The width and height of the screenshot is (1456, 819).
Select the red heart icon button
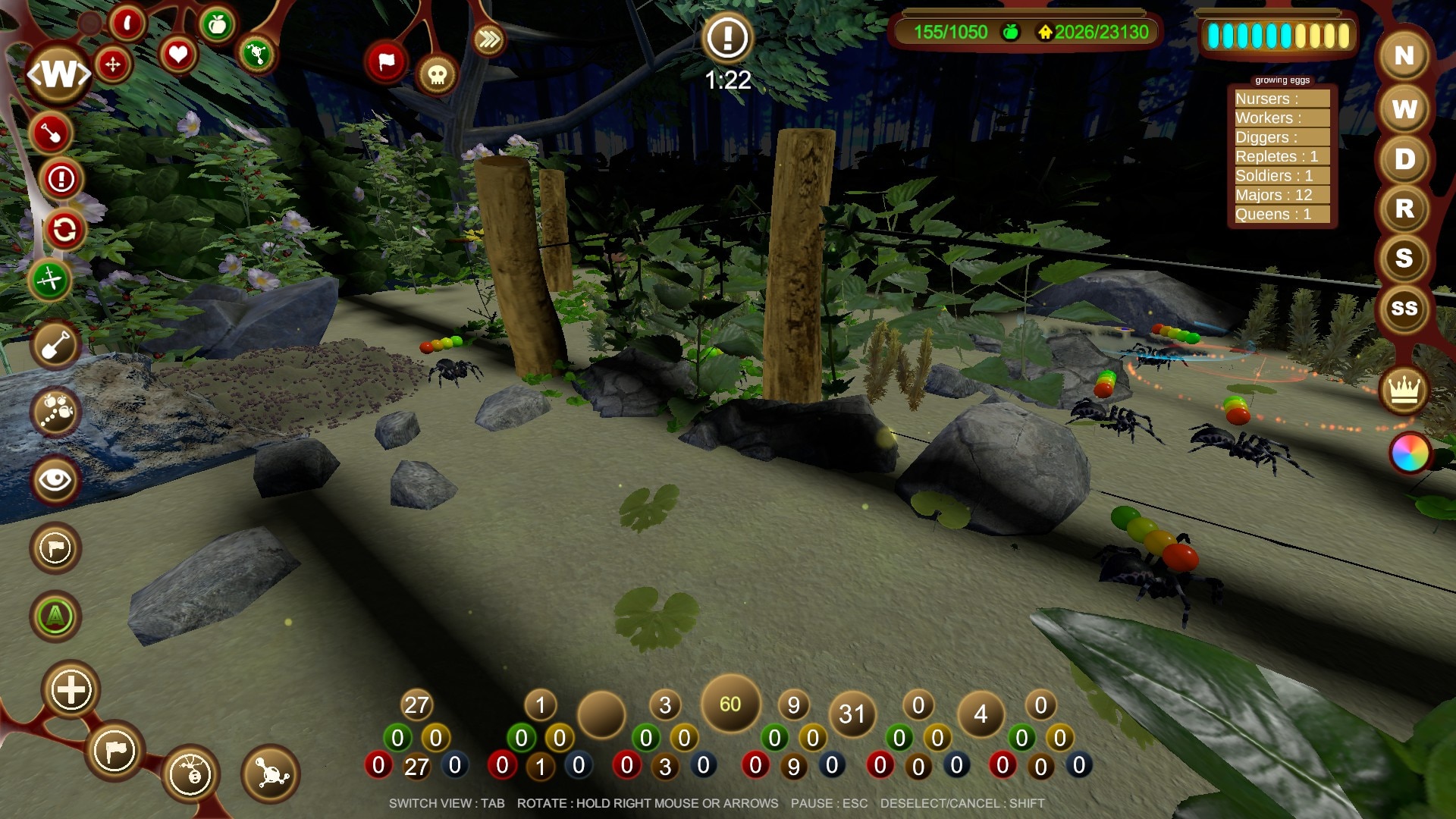[x=177, y=55]
